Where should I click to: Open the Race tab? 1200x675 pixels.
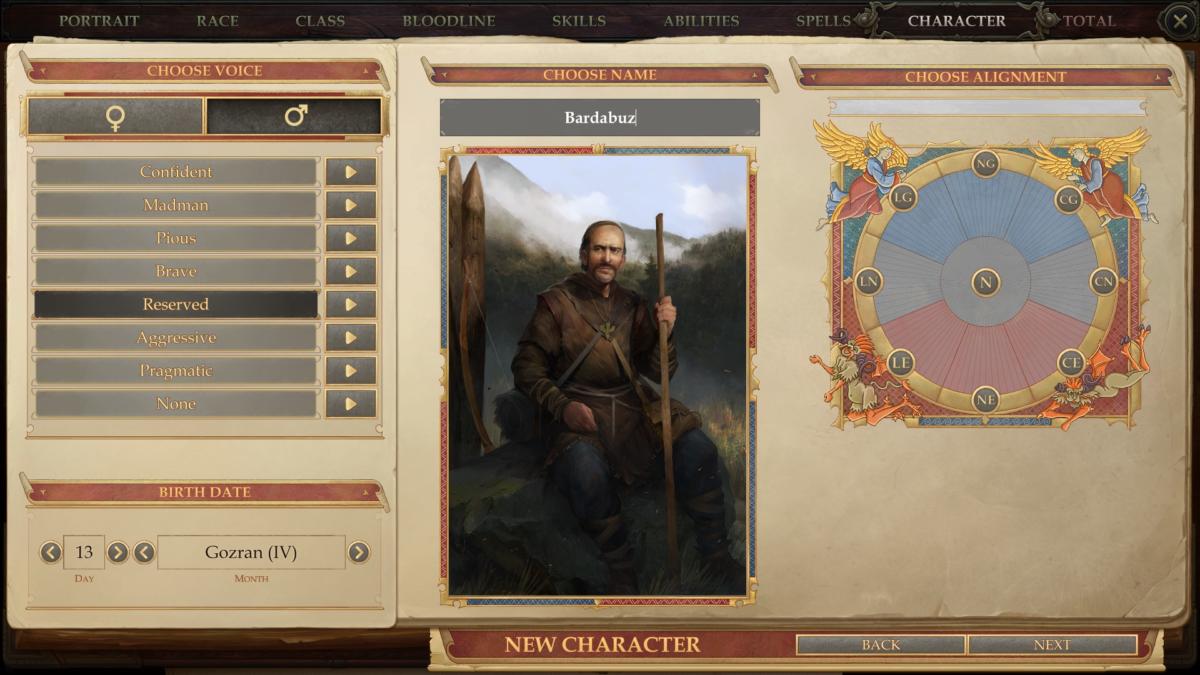[217, 20]
